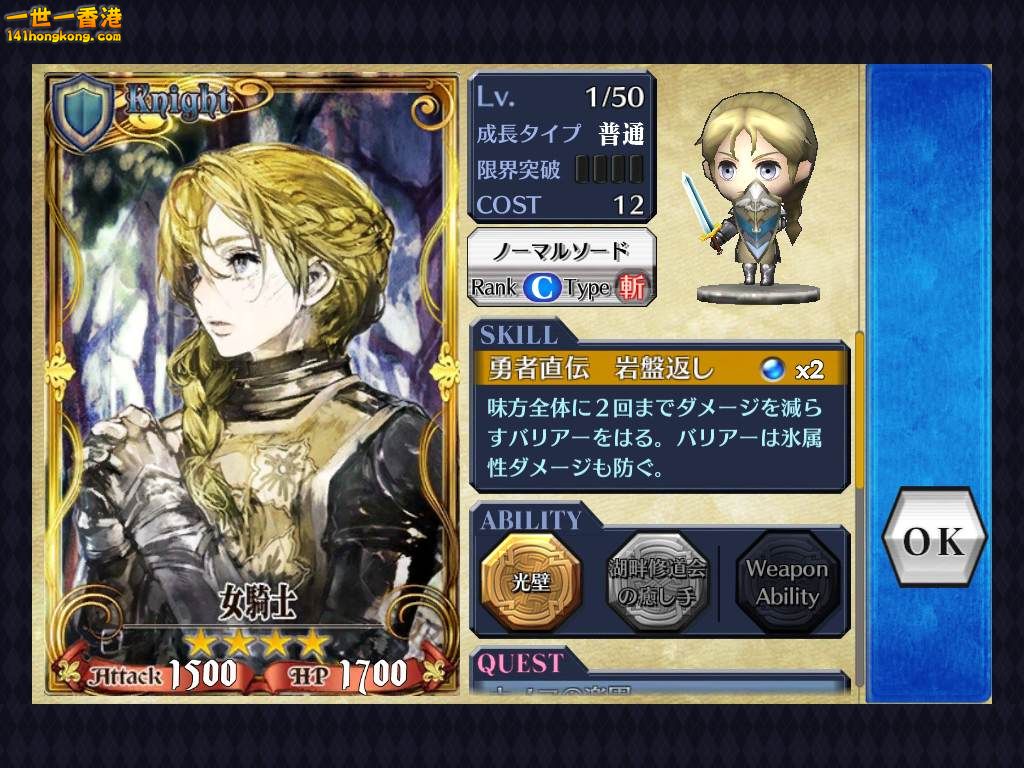The height and width of the screenshot is (768, 1024).
Task: Select the 勇者直伝 岩盤返し skill bar
Action: click(x=660, y=369)
